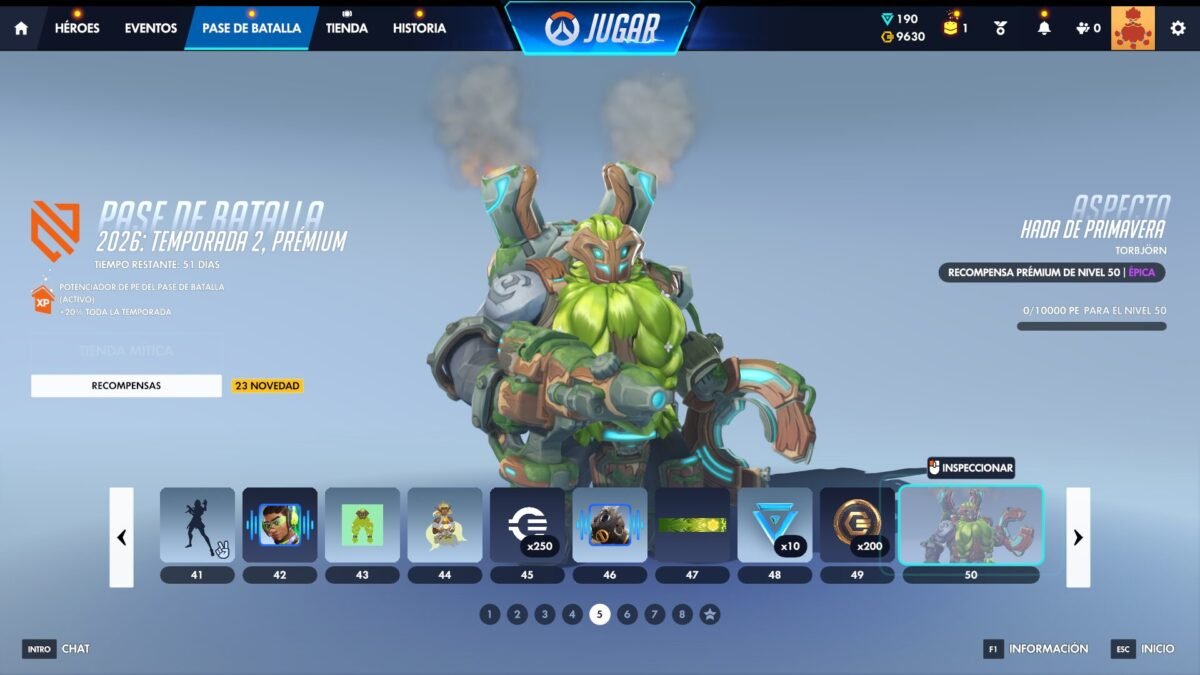
Task: Select the level 49 x200 coins reward
Action: pyautogui.click(x=857, y=525)
